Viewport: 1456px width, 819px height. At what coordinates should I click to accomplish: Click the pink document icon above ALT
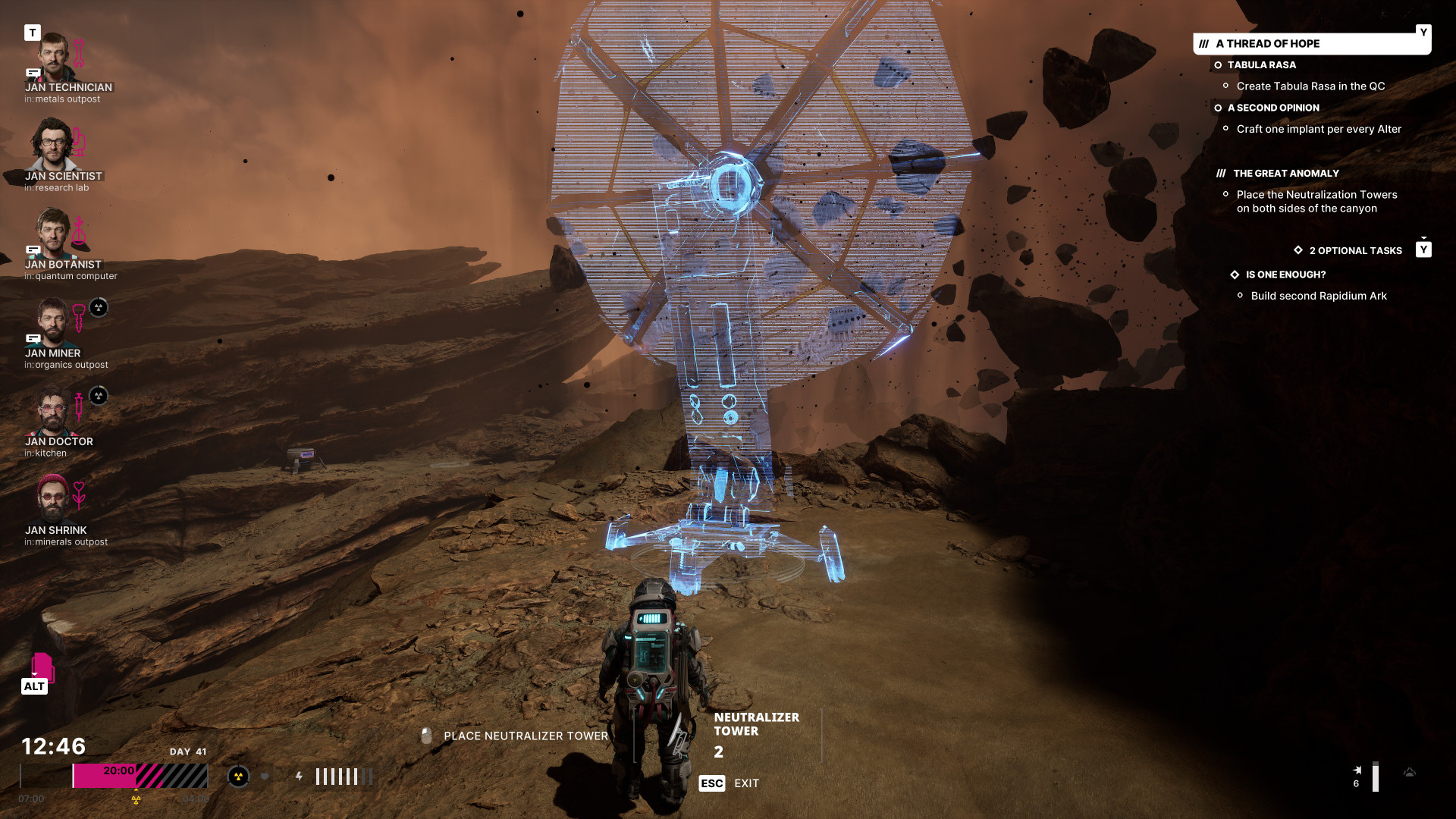[x=42, y=667]
